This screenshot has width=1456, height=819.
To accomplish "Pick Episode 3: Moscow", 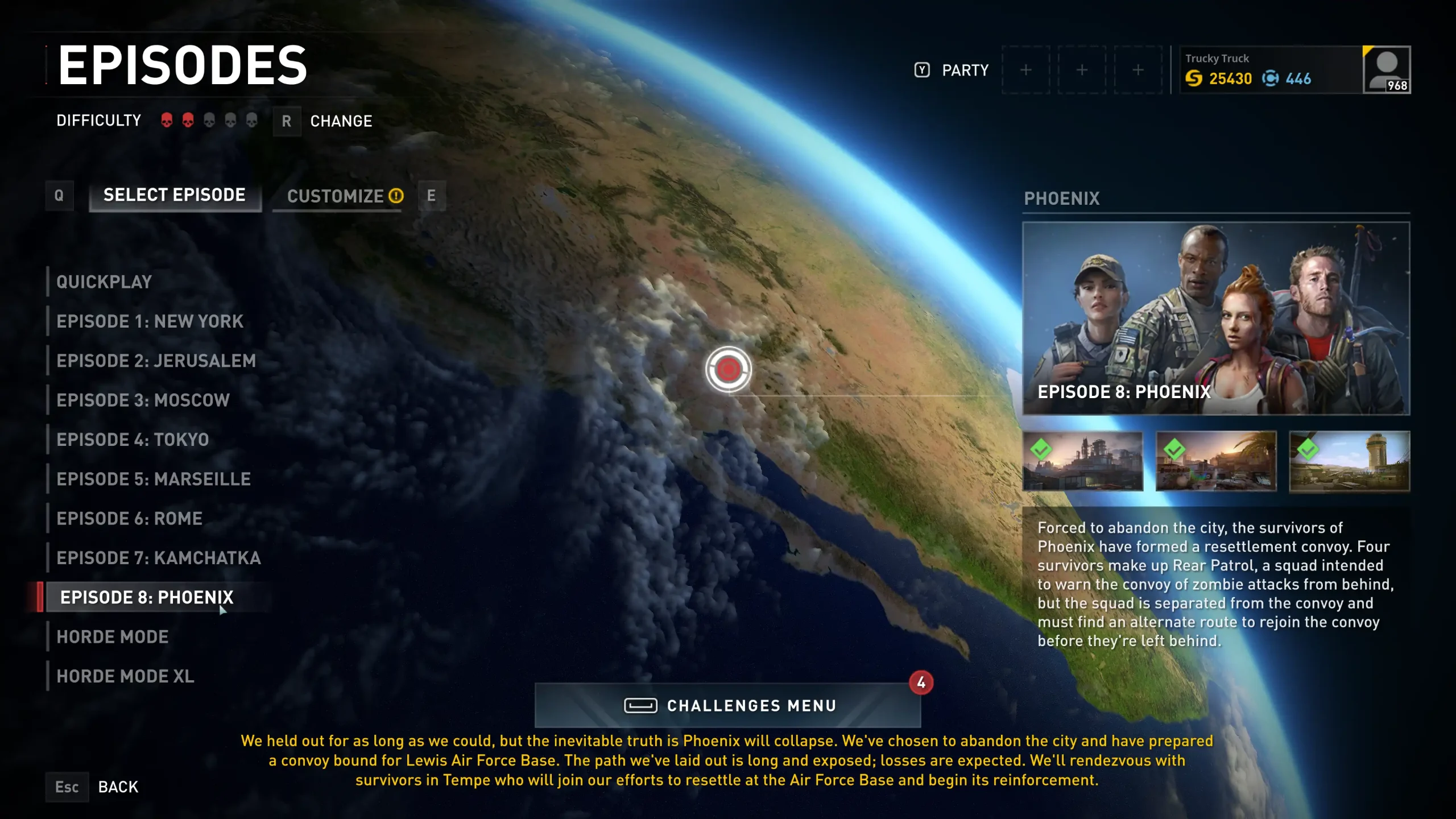I will click(x=143, y=400).
